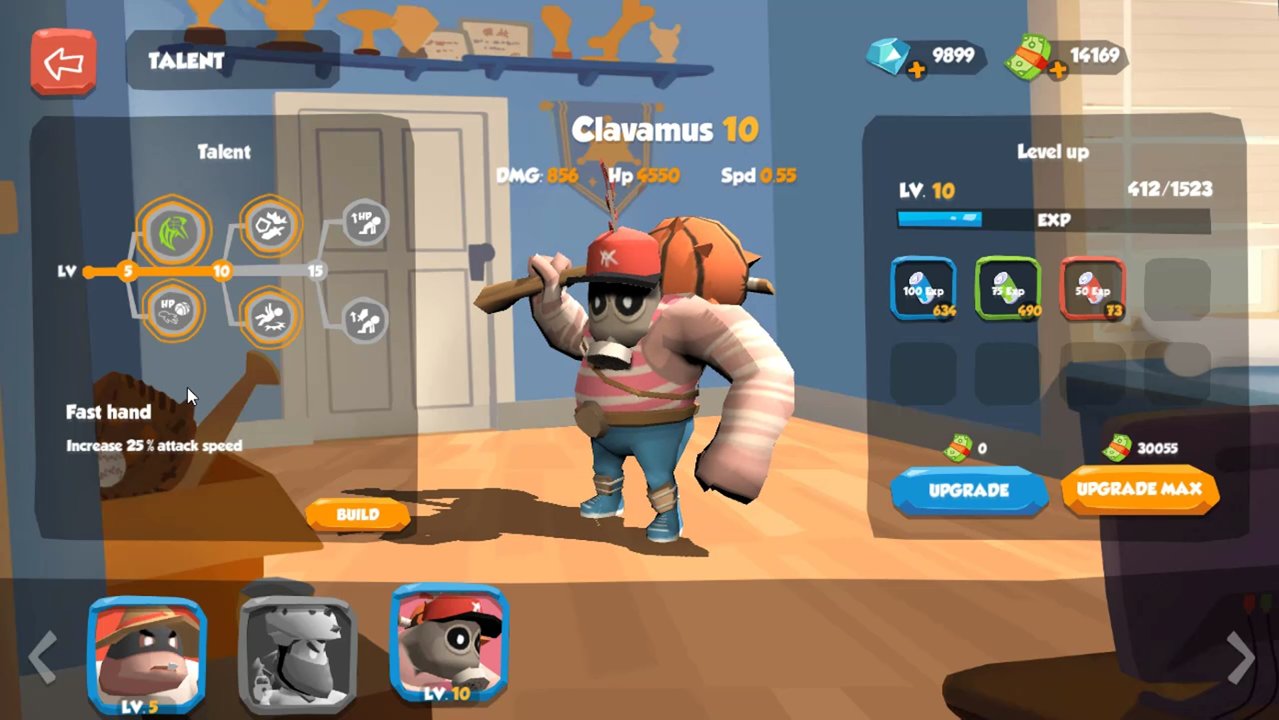The height and width of the screenshot is (720, 1279).
Task: Go back using the red arrow button
Action: (x=63, y=62)
